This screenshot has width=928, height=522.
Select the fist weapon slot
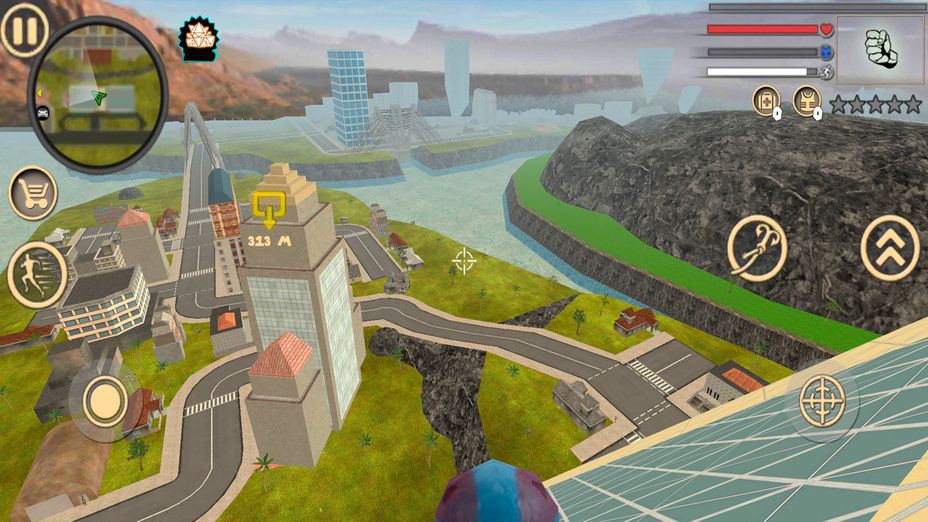(880, 50)
